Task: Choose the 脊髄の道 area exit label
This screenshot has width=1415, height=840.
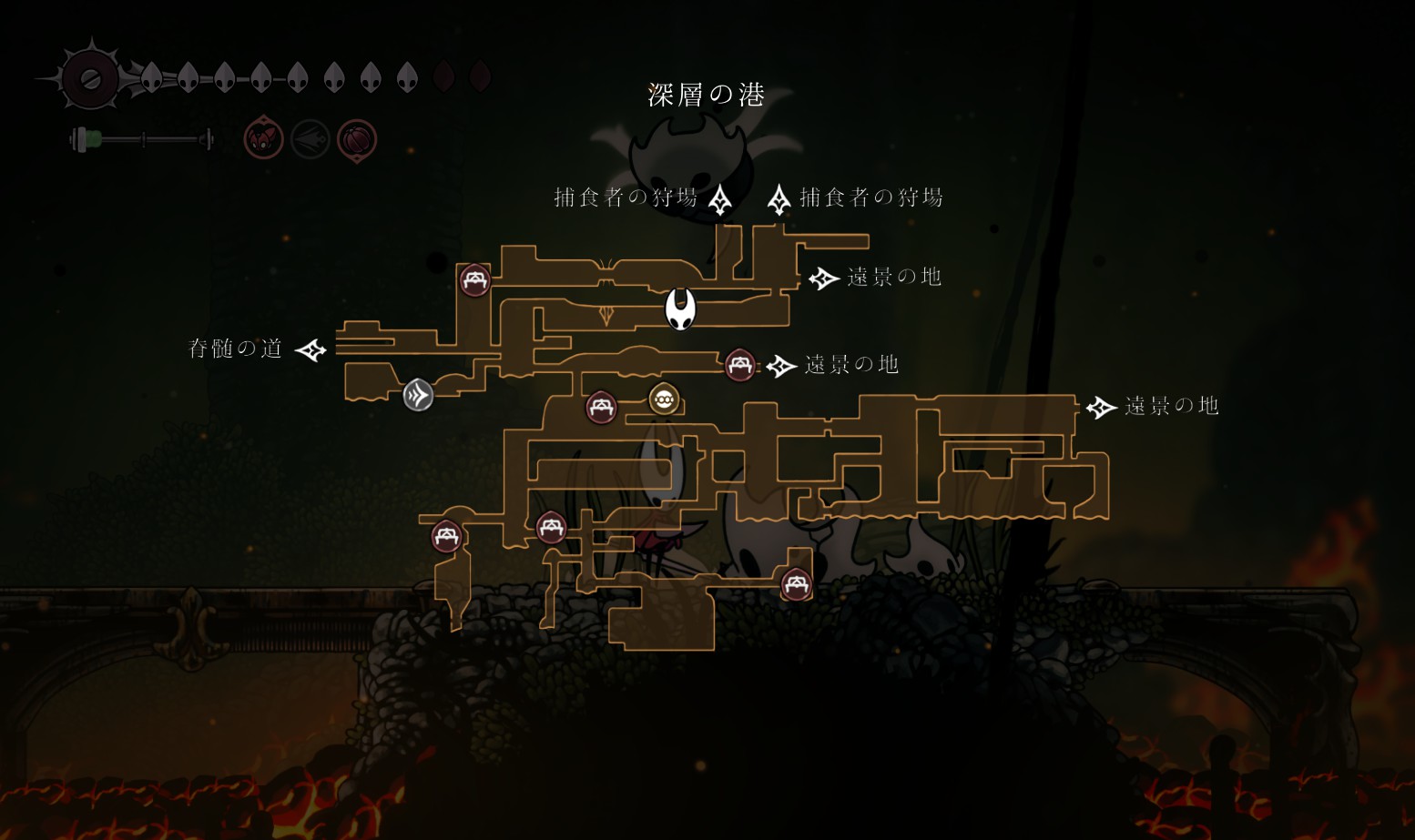Action: click(235, 349)
